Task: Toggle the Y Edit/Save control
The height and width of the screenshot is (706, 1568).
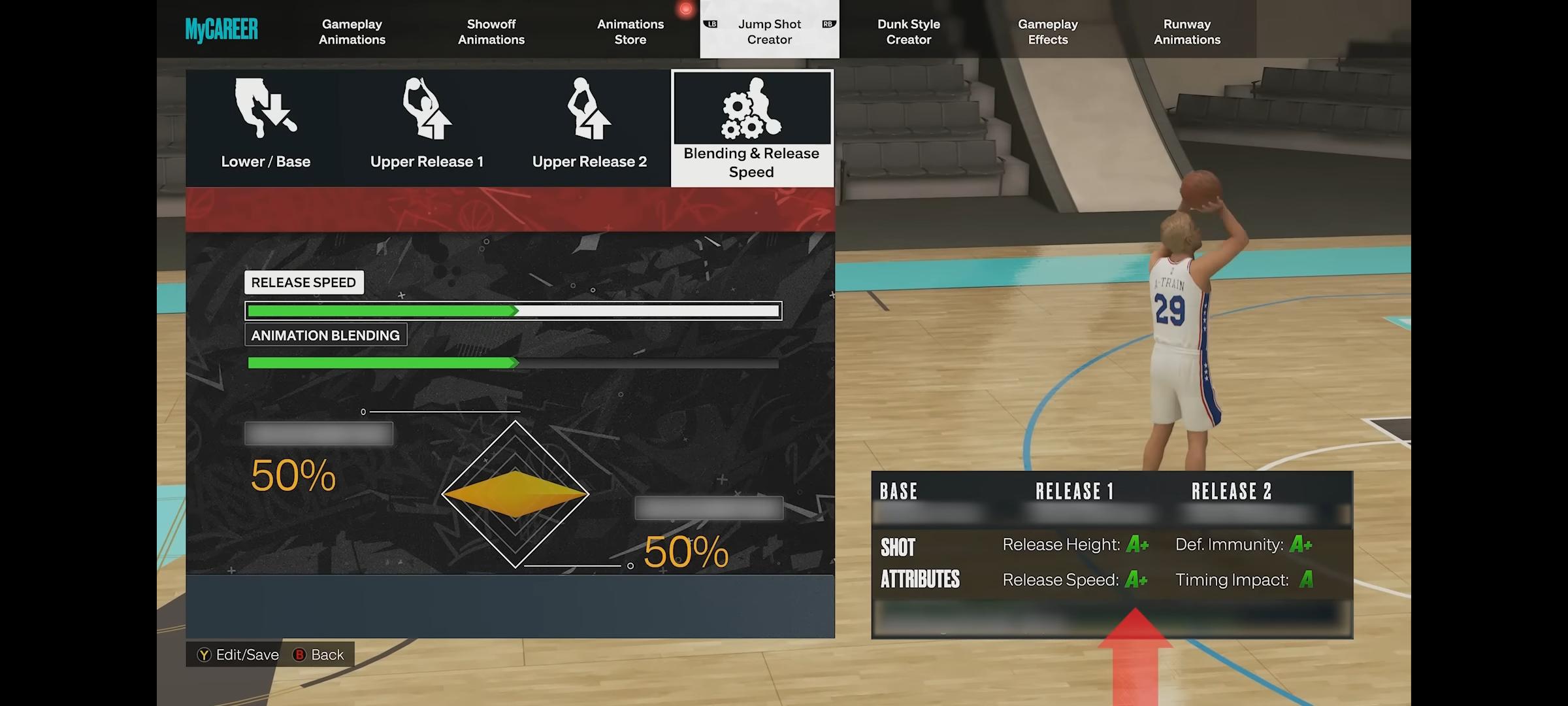Action: 238,654
